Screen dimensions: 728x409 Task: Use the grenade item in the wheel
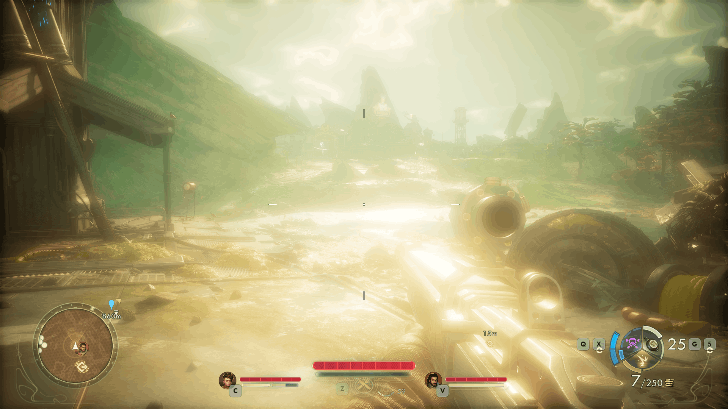click(x=653, y=345)
